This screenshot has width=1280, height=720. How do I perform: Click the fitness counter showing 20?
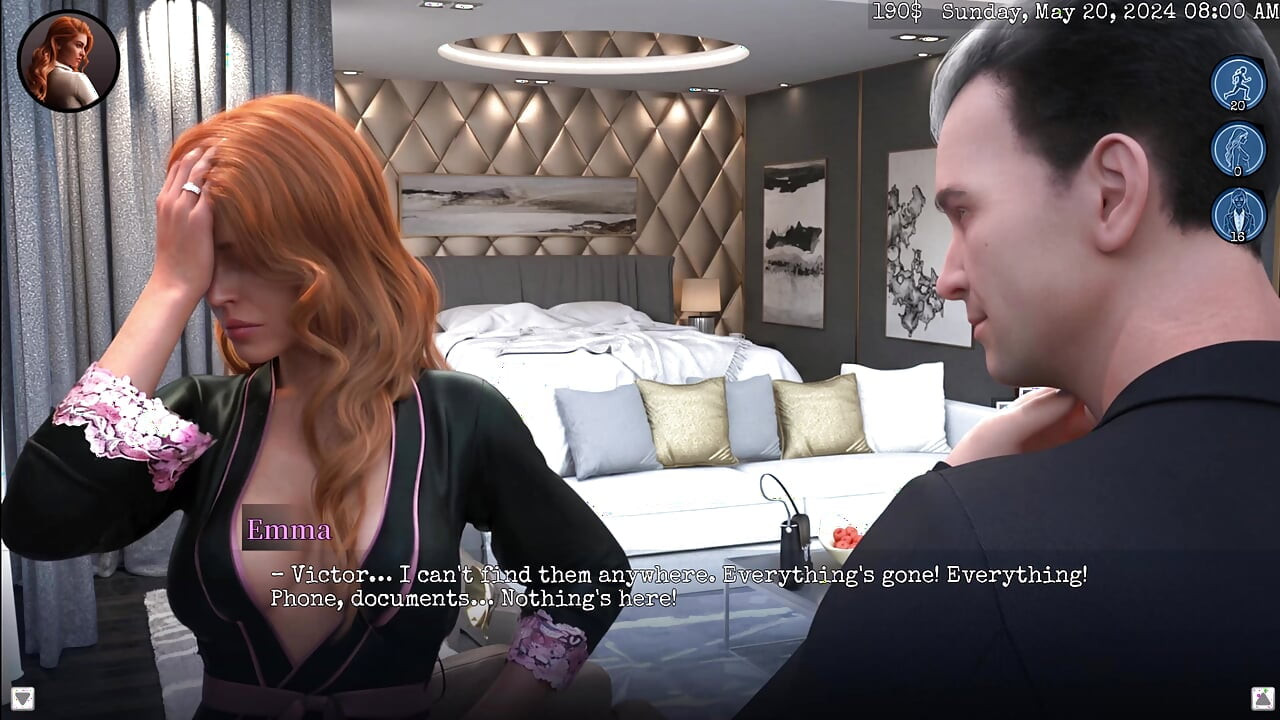tap(1237, 103)
